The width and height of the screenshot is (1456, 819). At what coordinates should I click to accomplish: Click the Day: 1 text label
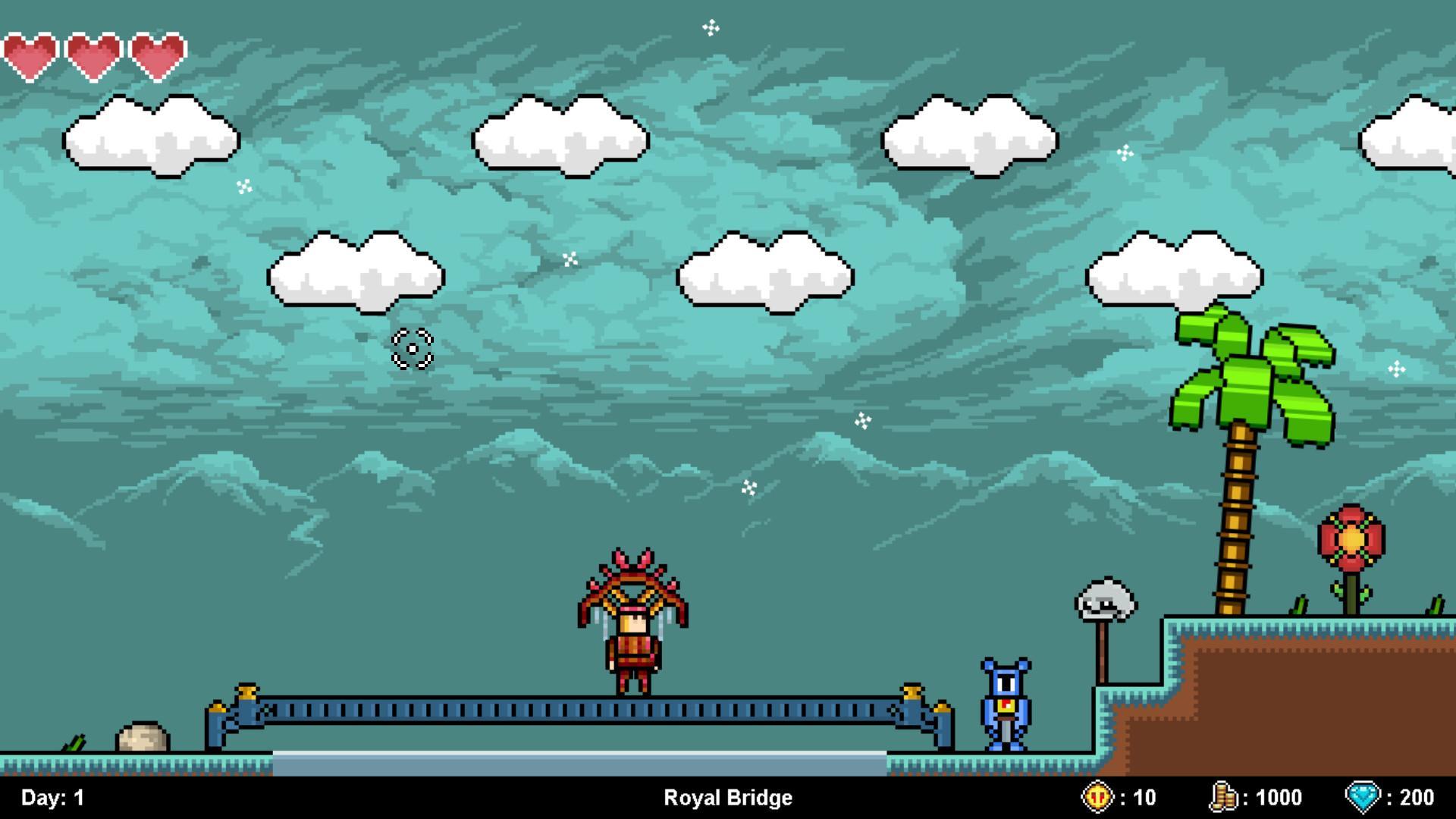point(50,797)
